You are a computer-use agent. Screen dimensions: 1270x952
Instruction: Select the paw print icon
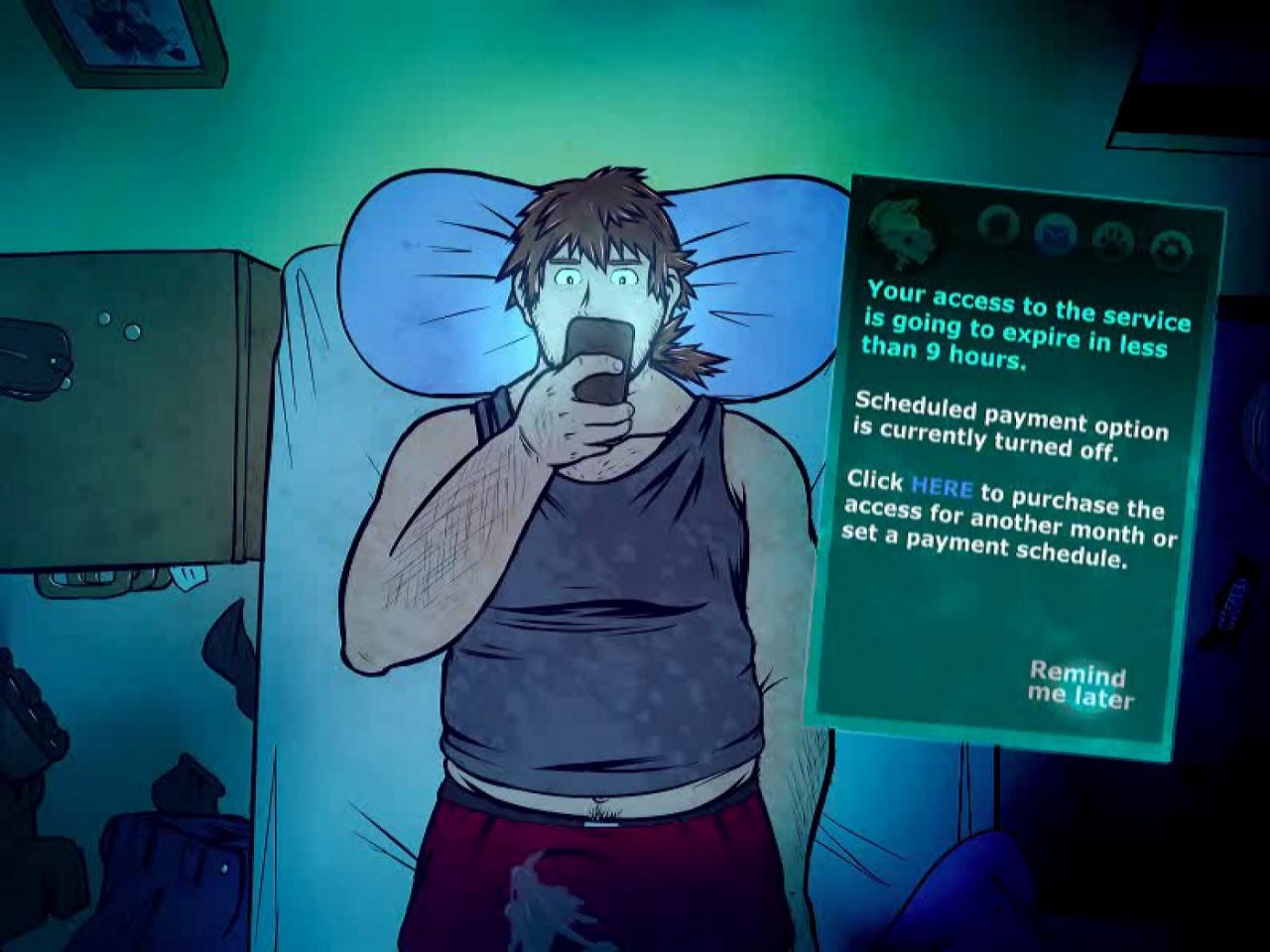tap(1112, 241)
